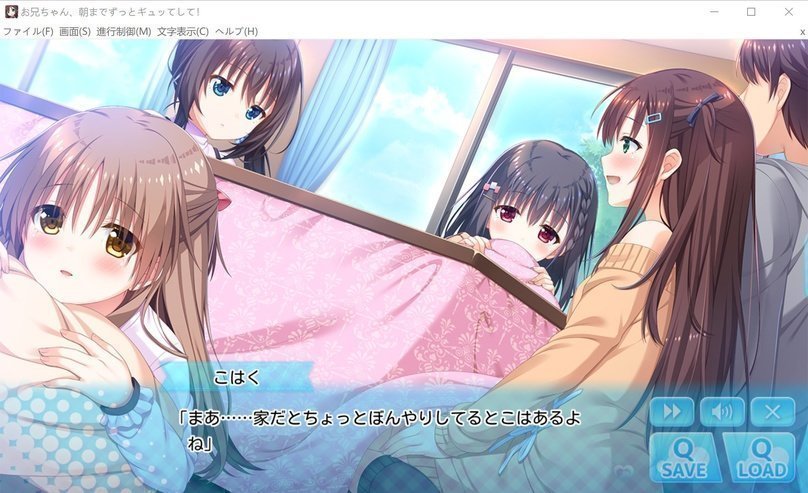The height and width of the screenshot is (493, 808).
Task: Quick save with the Q SAVE button
Action: pyautogui.click(x=684, y=457)
